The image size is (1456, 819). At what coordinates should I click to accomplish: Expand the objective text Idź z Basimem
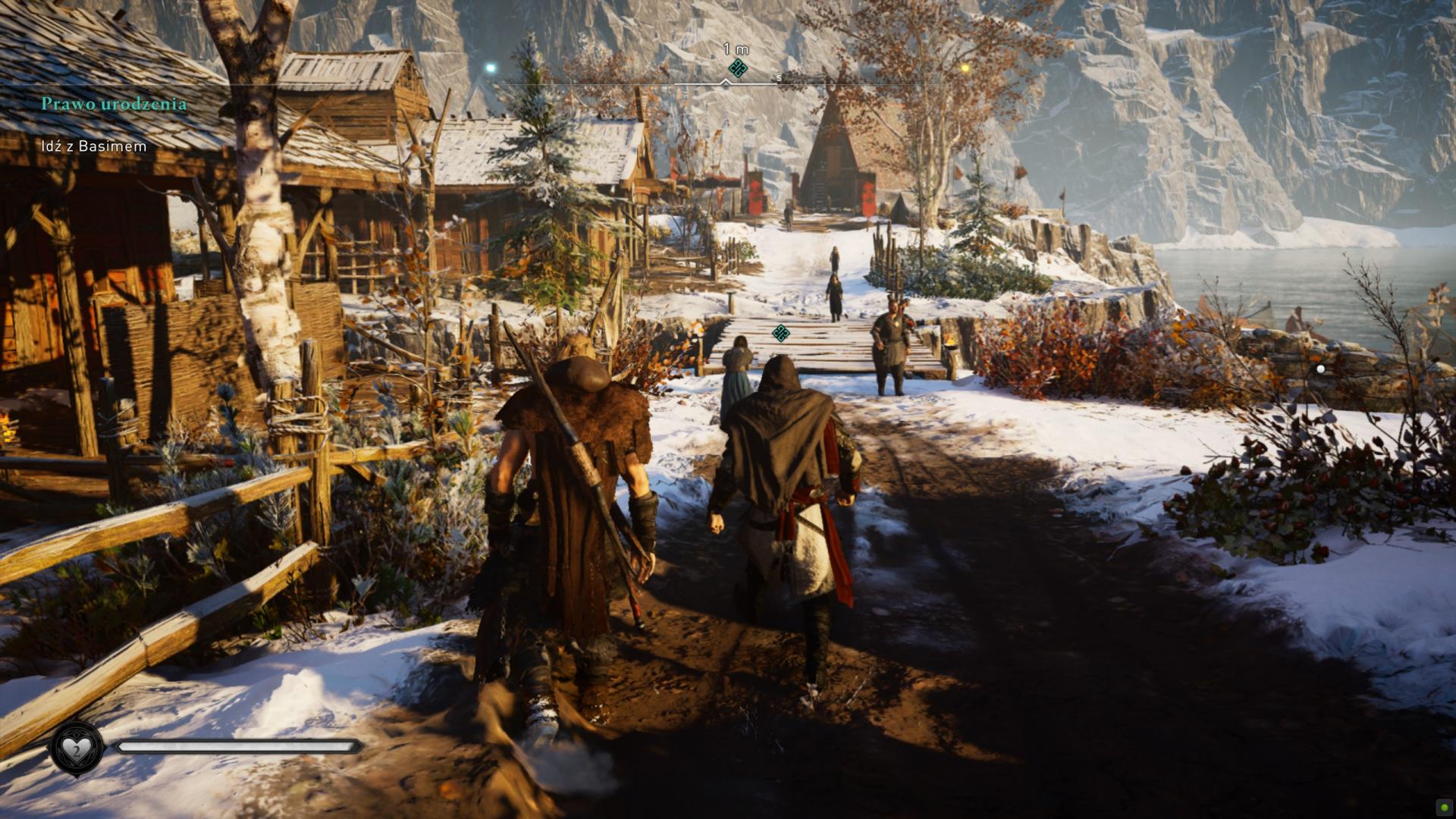pyautogui.click(x=93, y=146)
